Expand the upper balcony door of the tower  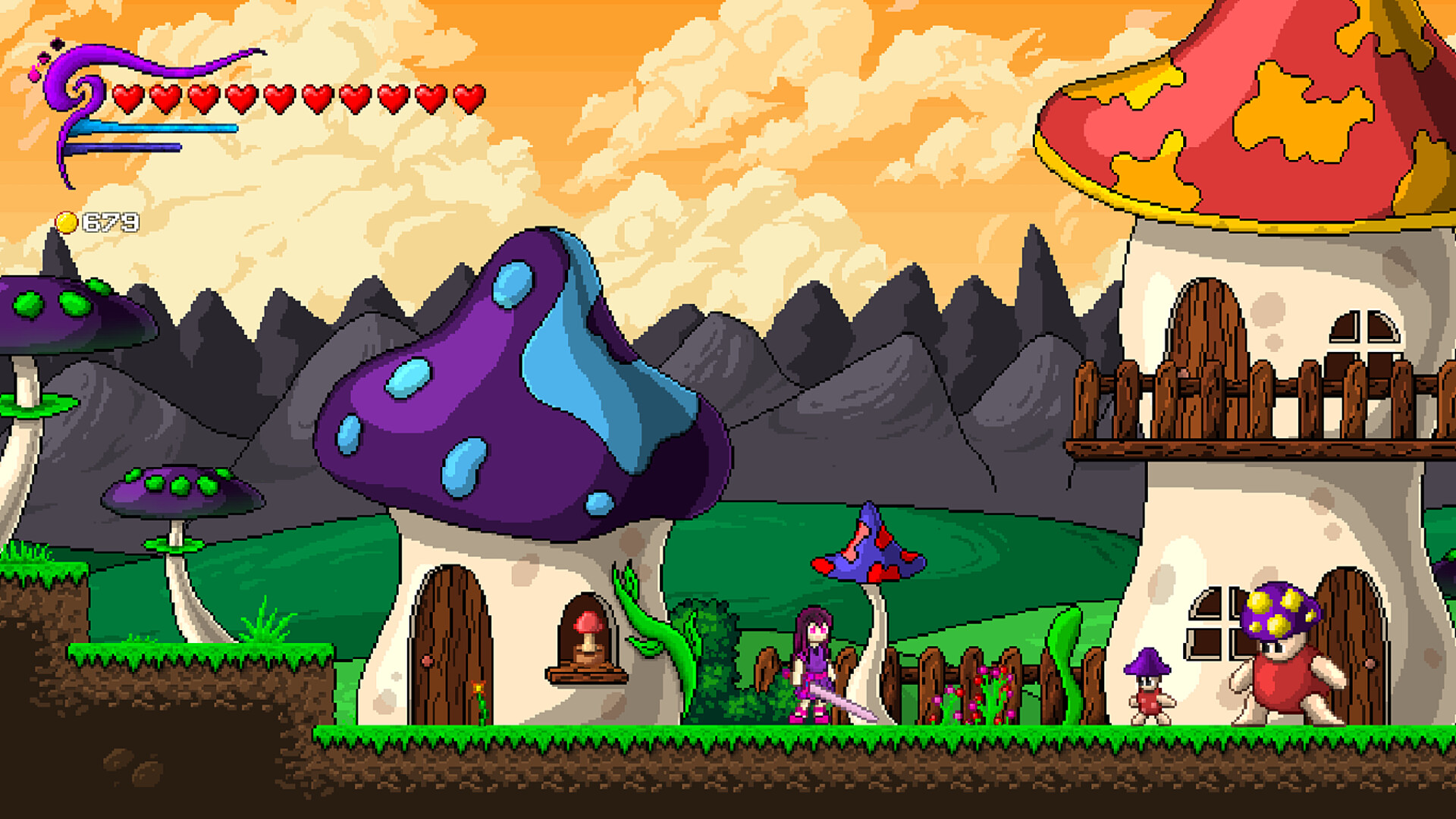[x=1208, y=341]
